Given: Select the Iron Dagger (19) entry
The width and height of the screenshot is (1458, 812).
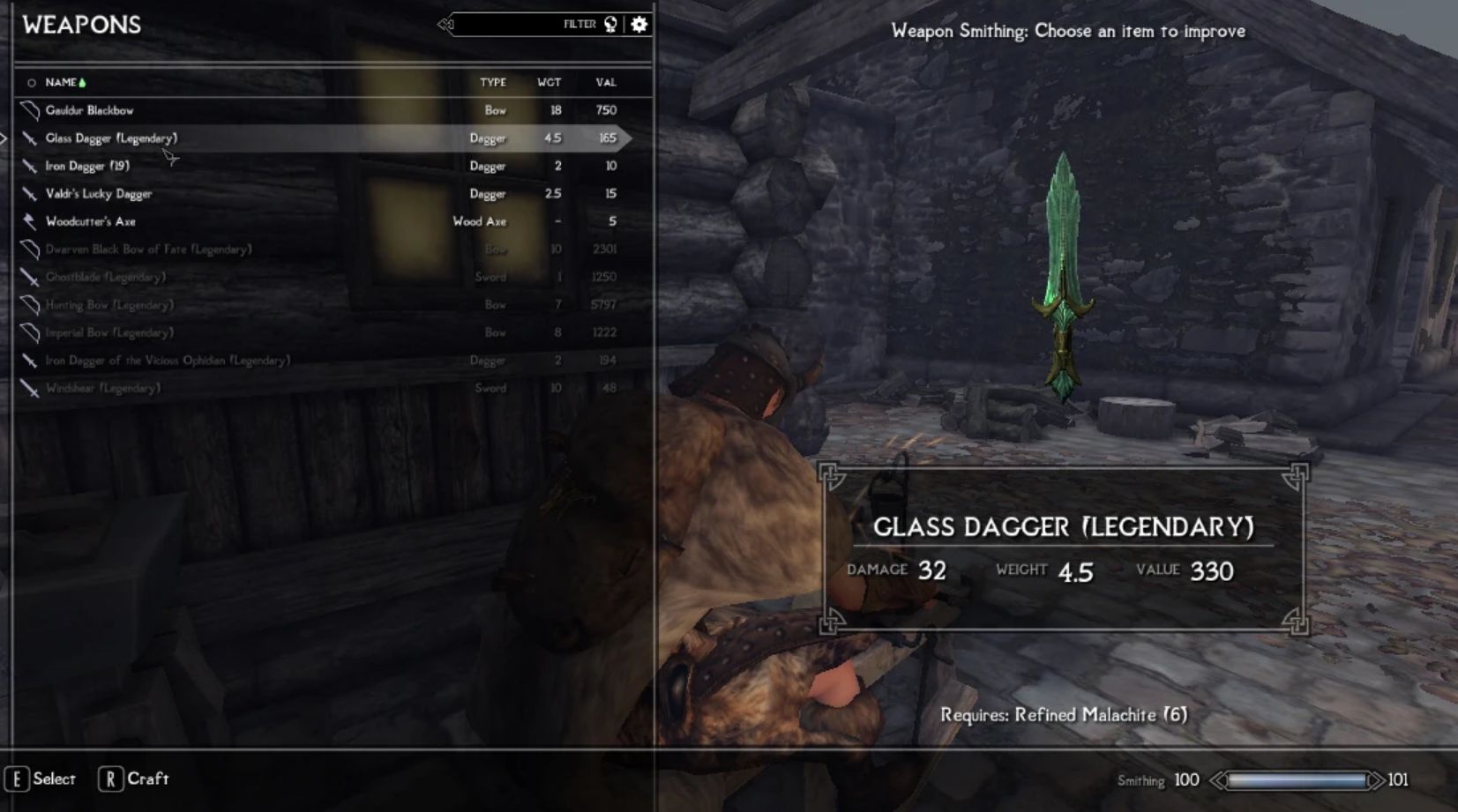Looking at the screenshot, I should (x=87, y=166).
